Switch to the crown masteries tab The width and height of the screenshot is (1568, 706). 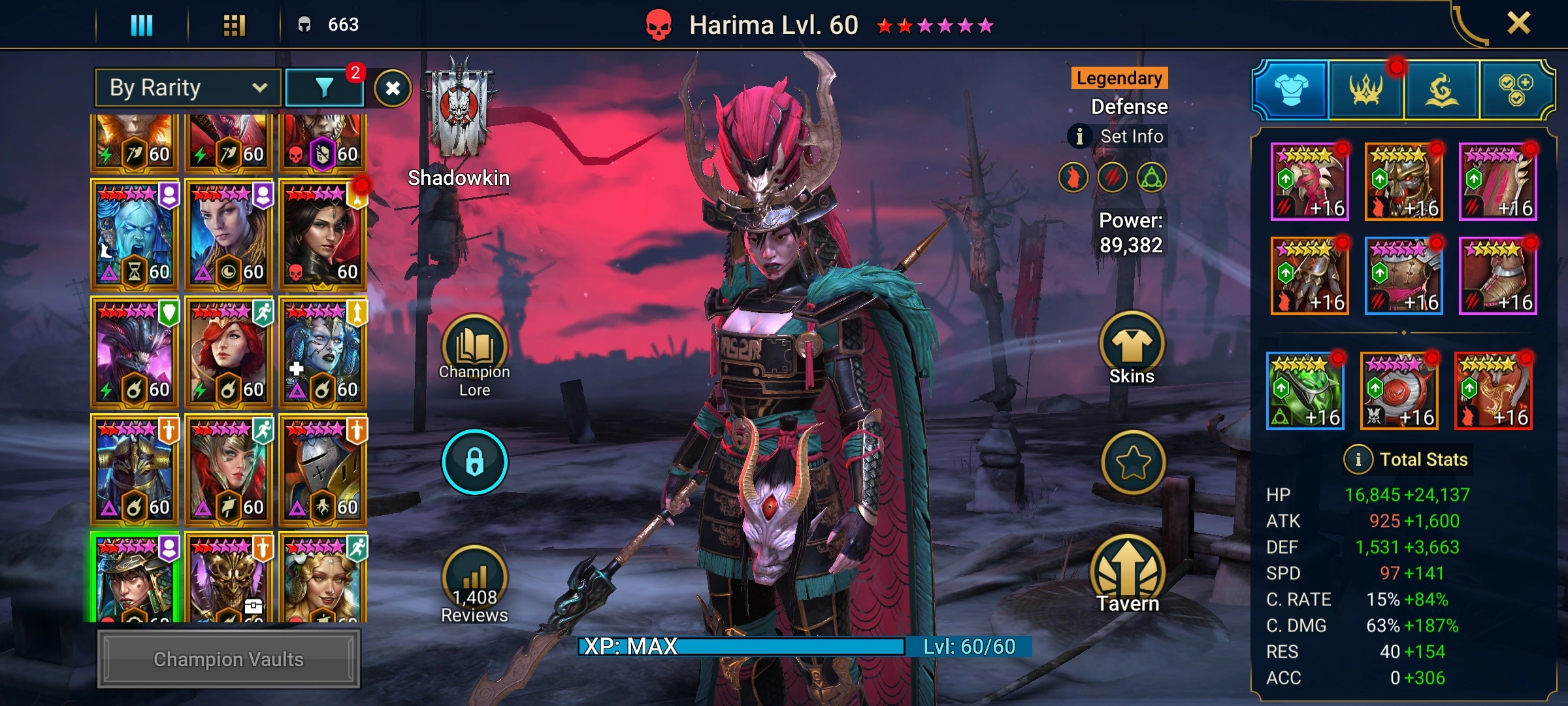(x=1366, y=90)
